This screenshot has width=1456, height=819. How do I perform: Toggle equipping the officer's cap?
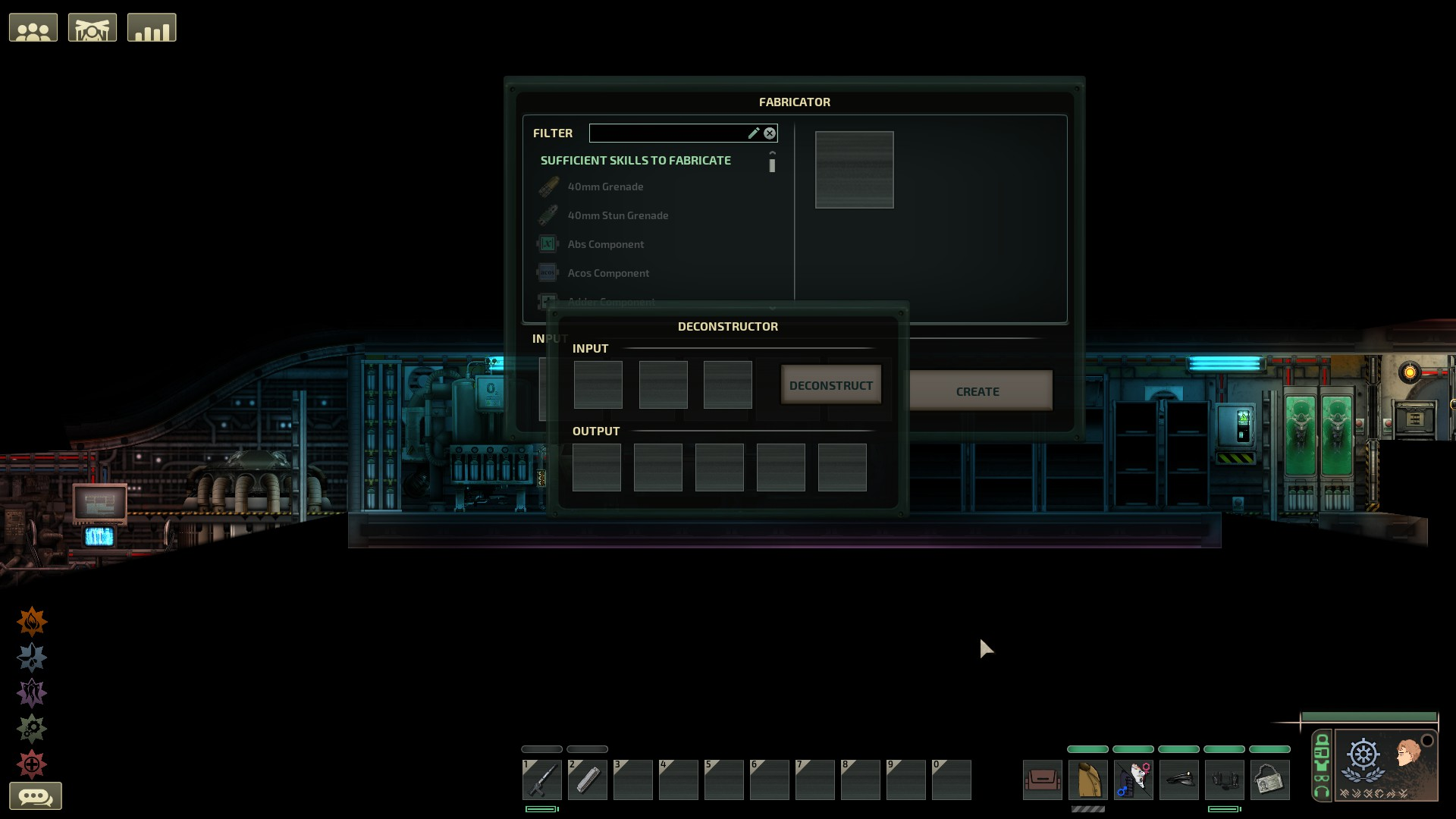coord(1179,781)
